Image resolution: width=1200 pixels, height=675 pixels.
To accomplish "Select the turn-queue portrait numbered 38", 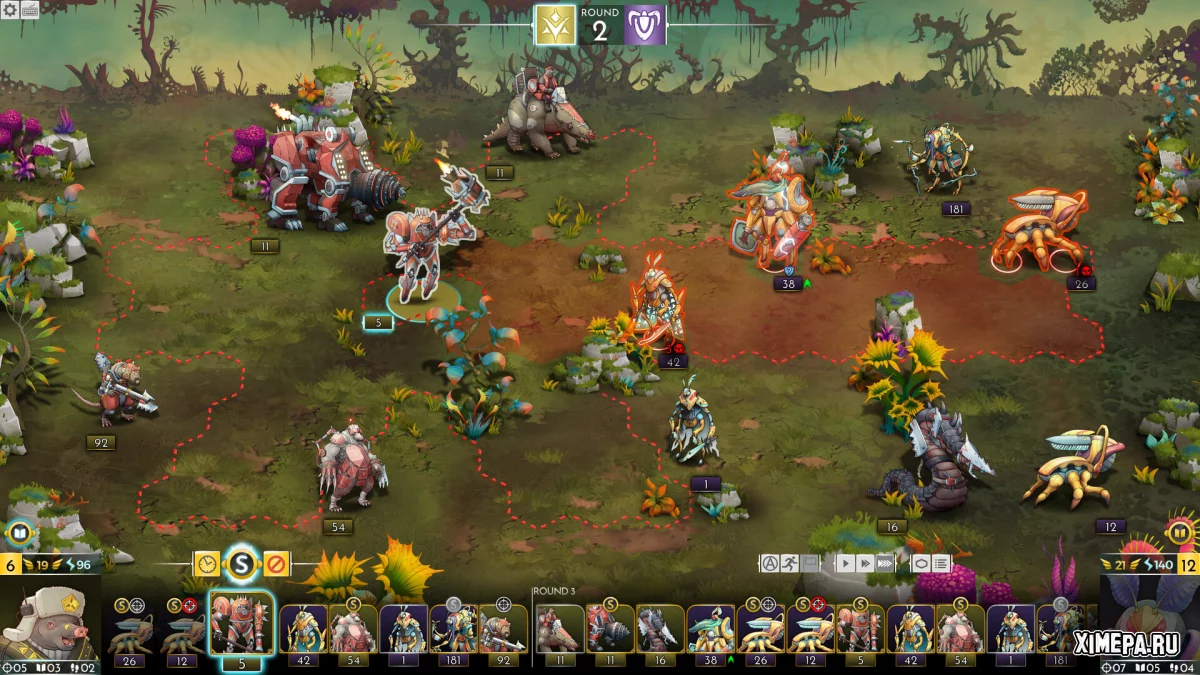I will click(x=710, y=630).
